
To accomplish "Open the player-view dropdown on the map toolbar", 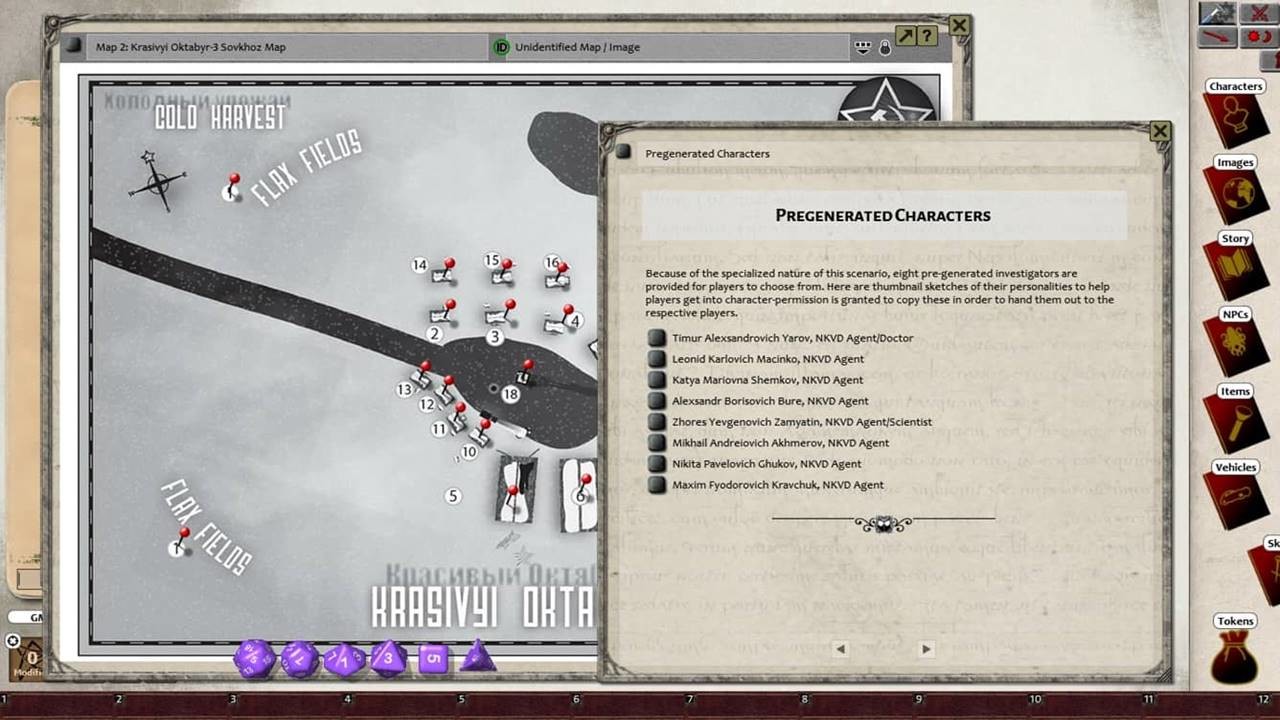I will pyautogui.click(x=862, y=47).
